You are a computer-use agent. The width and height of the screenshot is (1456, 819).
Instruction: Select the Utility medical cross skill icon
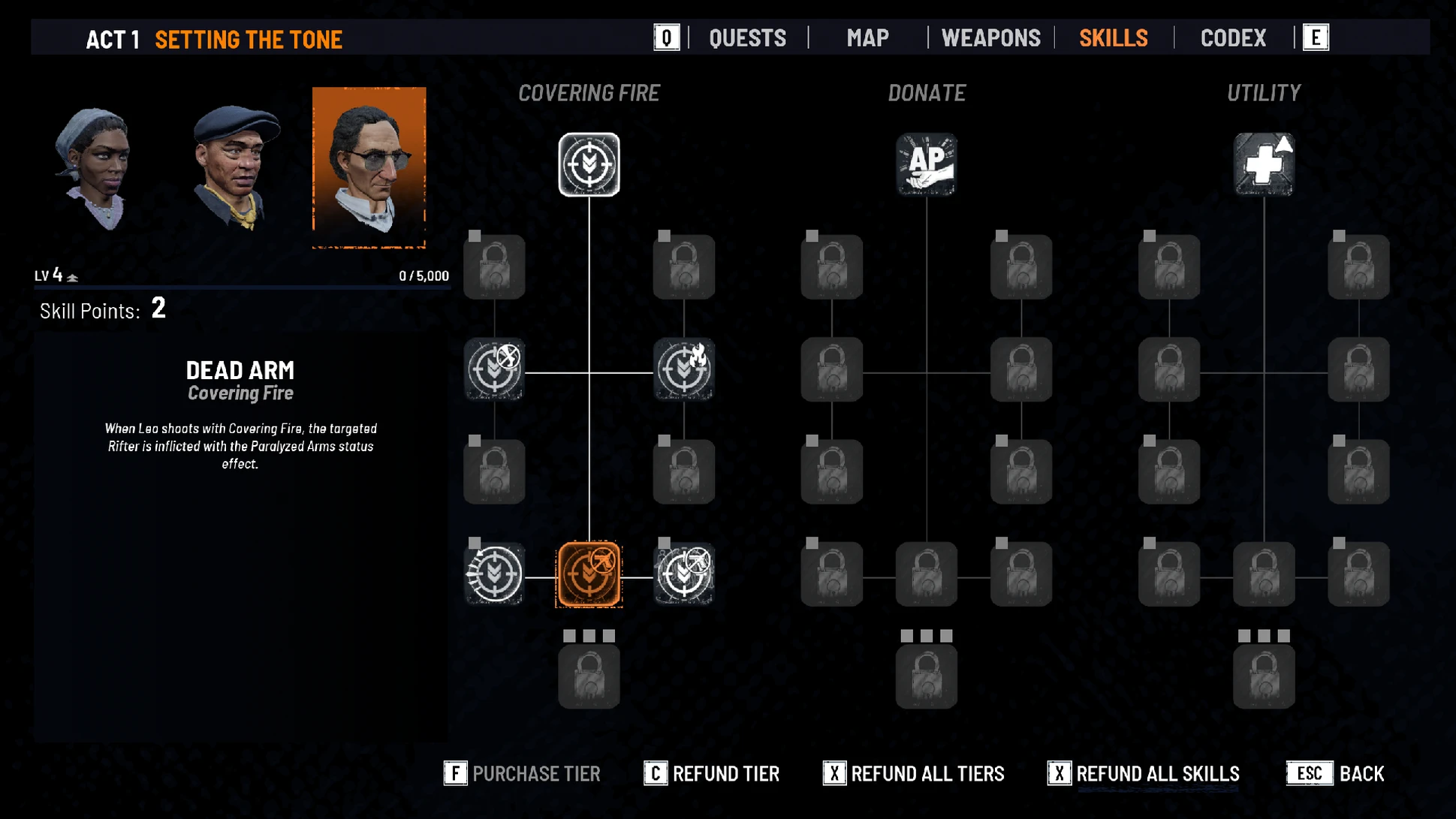(1264, 164)
